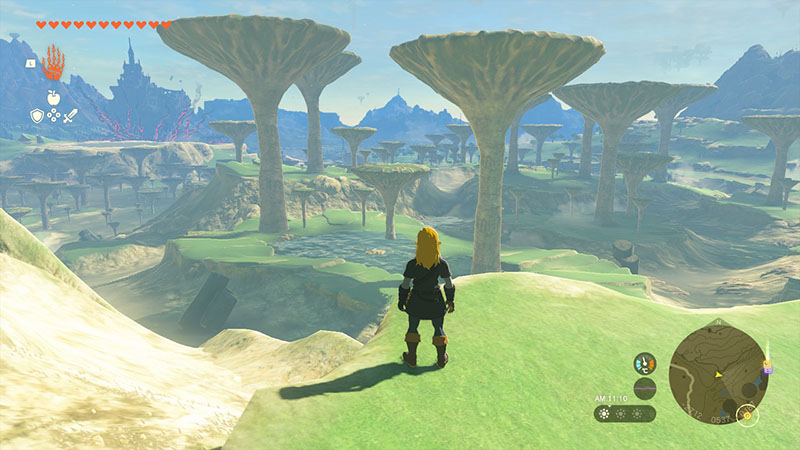Activate the orange Ultrahand ability icon
The height and width of the screenshot is (450, 800).
[x=53, y=64]
